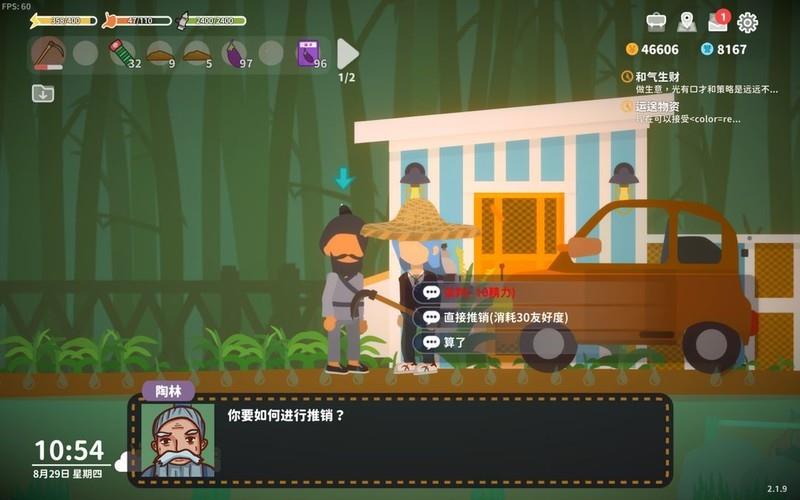Select the green-striped item slot with 32
The image size is (800, 500).
click(x=122, y=53)
